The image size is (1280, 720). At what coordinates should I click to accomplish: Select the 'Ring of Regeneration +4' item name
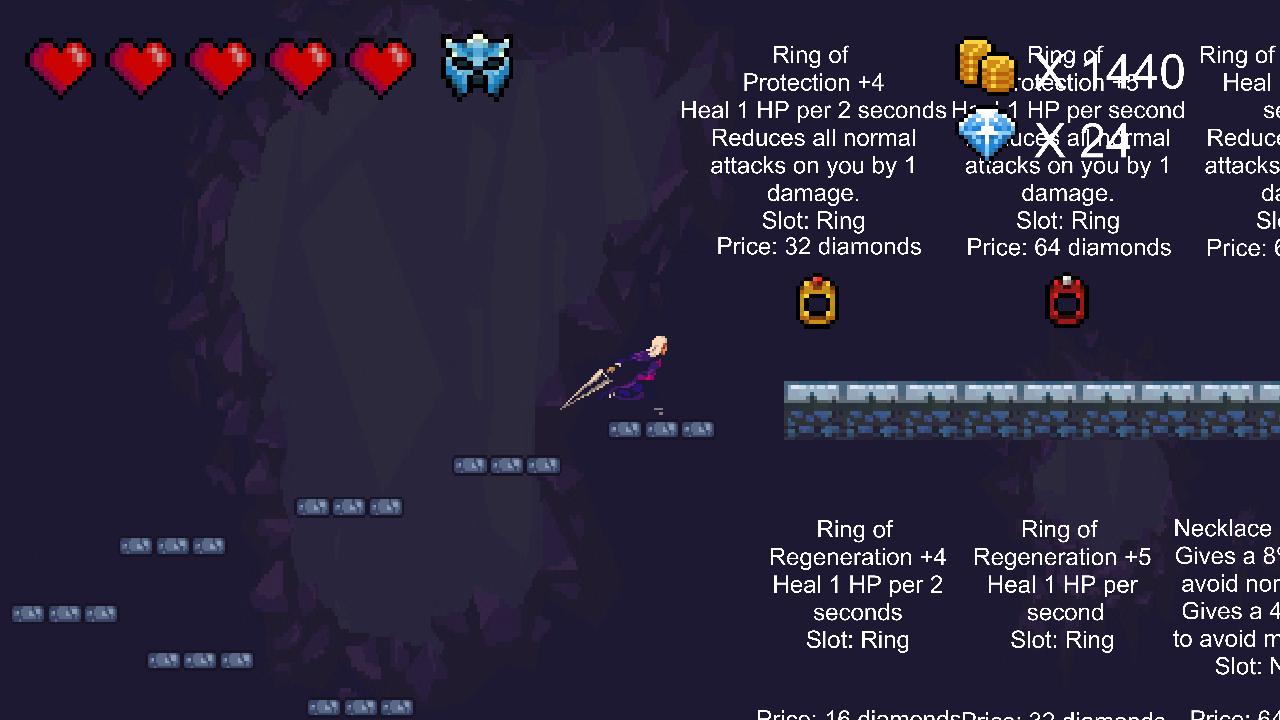857,543
